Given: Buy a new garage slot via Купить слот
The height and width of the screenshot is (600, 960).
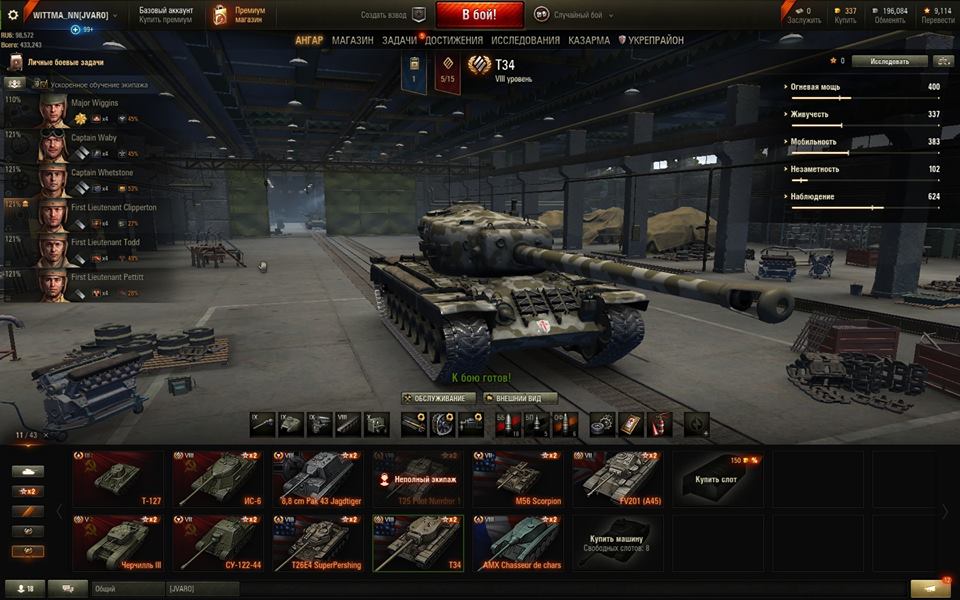Looking at the screenshot, I should (x=717, y=478).
